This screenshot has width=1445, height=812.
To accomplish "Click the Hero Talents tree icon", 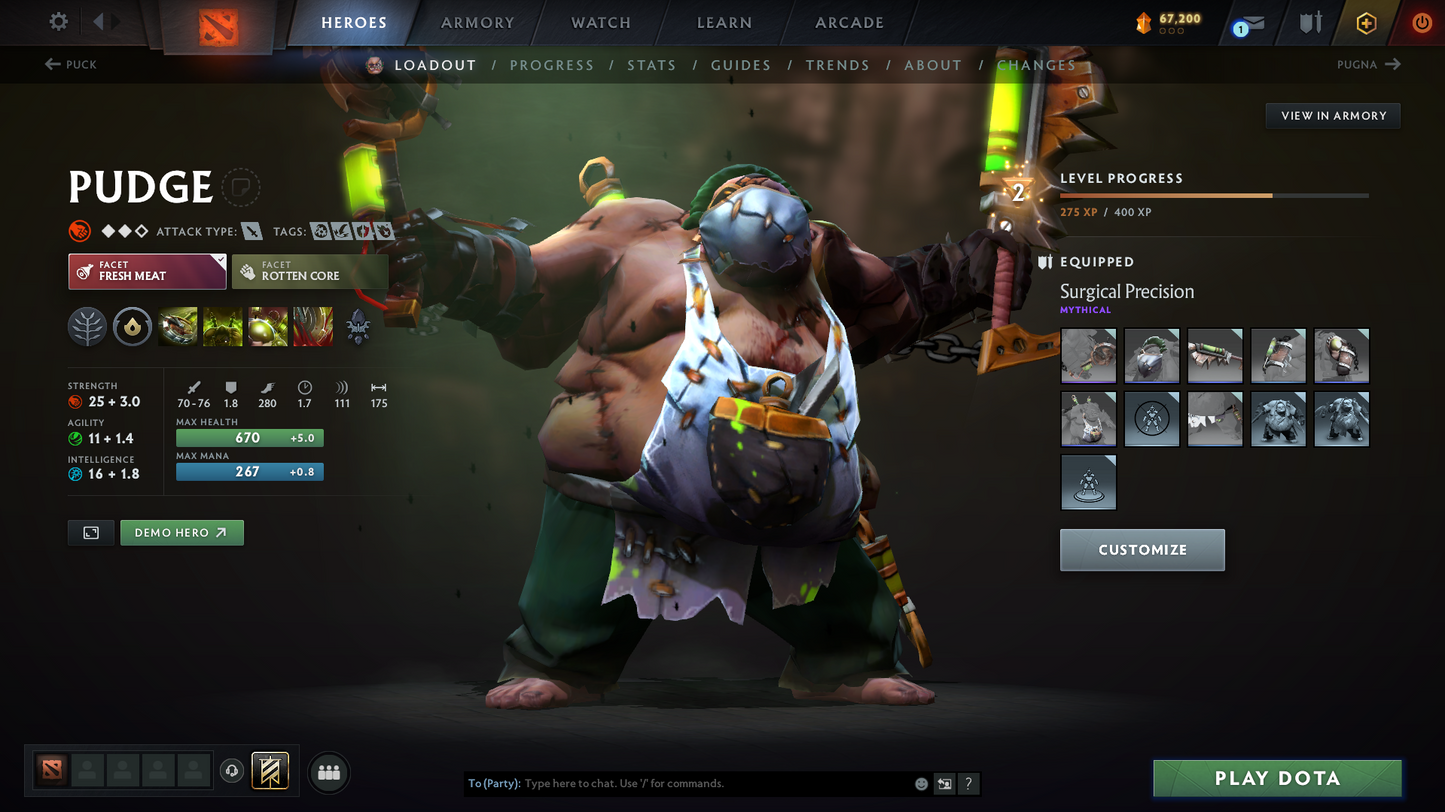I will (87, 326).
